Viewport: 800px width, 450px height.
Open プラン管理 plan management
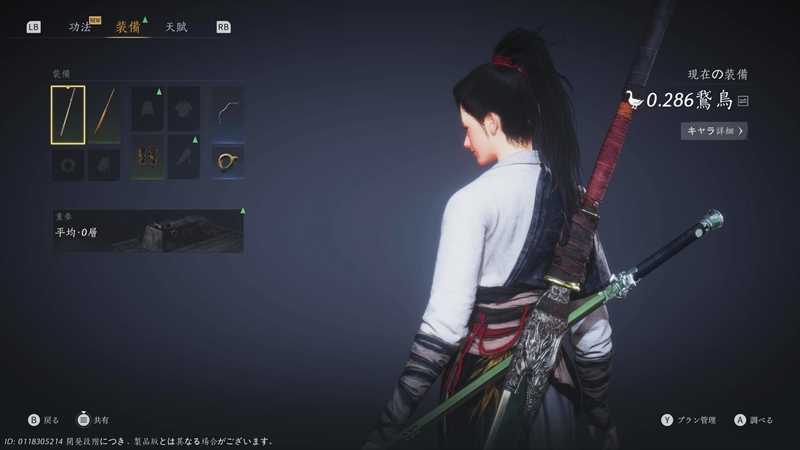[692, 420]
